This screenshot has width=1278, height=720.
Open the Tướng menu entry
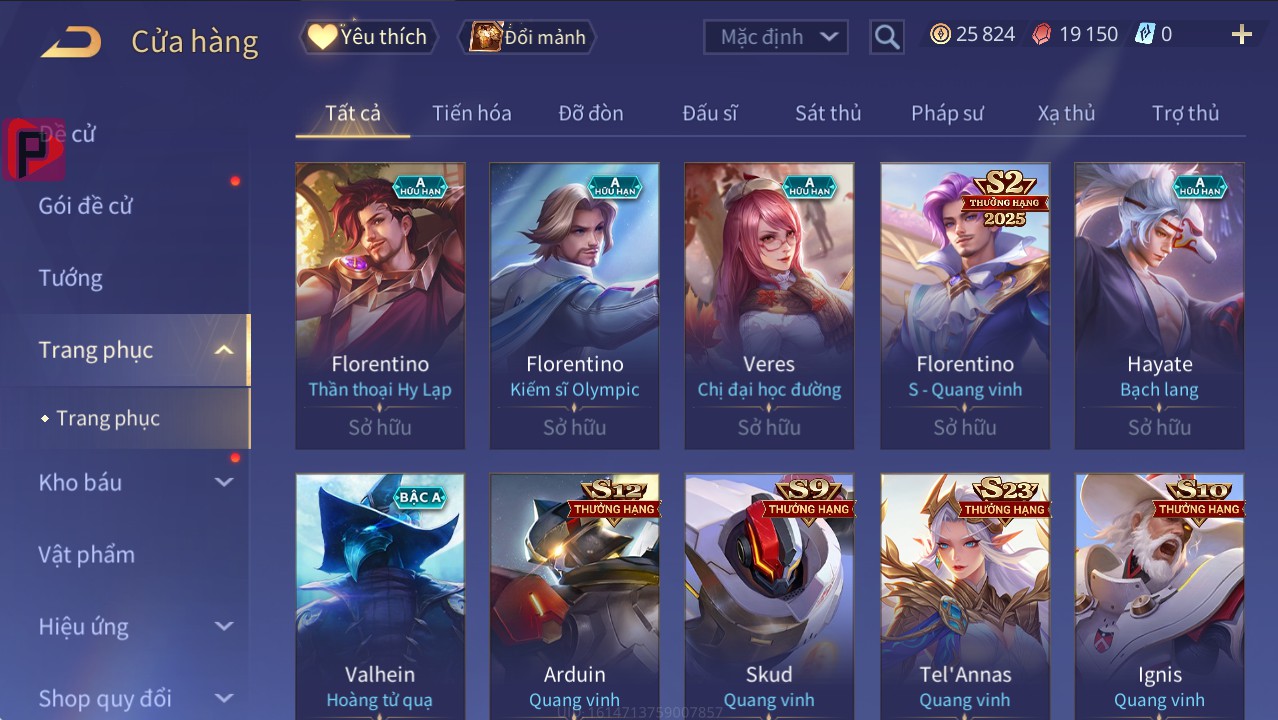pyautogui.click(x=71, y=278)
